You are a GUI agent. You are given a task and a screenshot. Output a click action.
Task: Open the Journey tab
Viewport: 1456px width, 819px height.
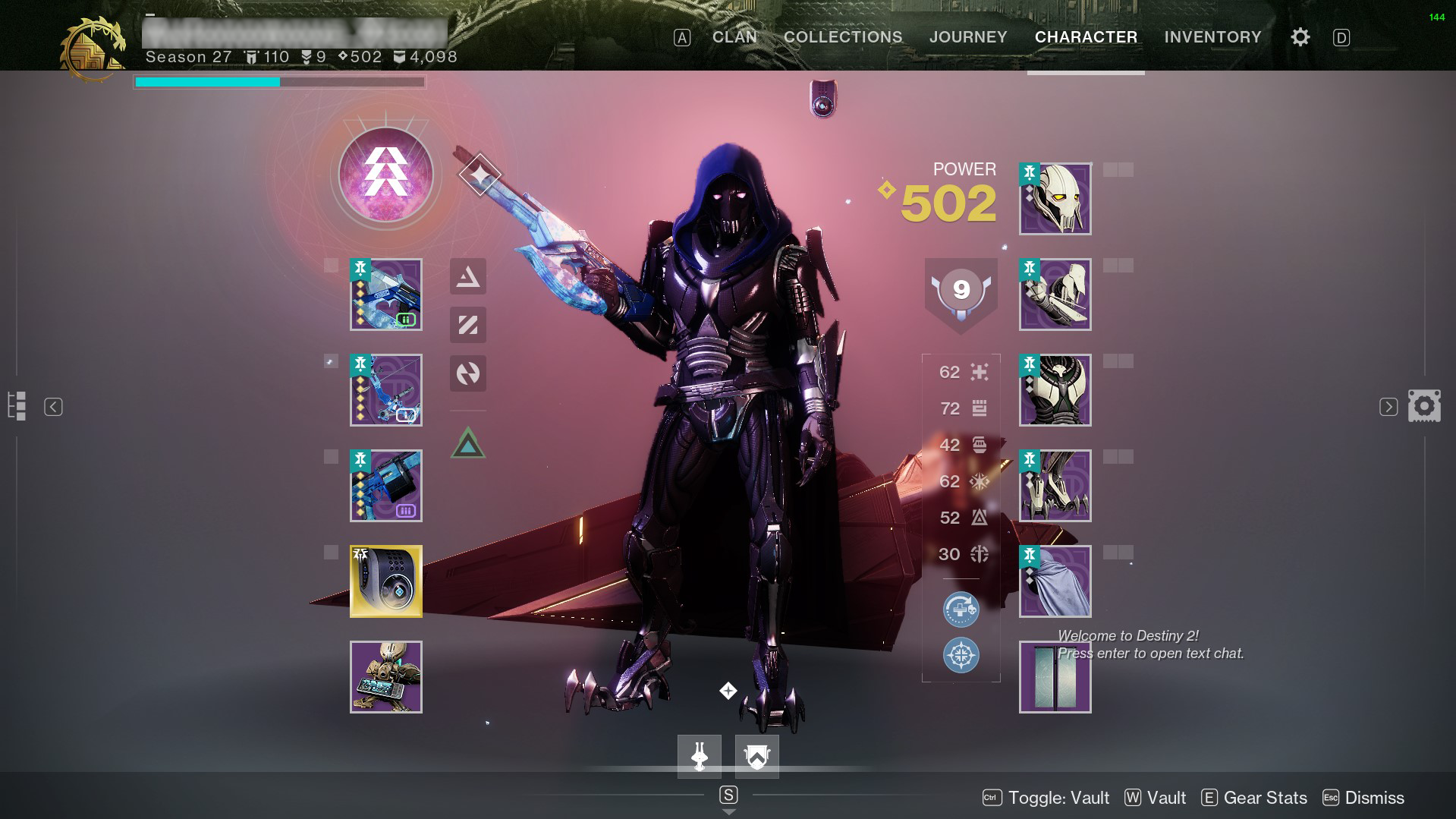click(x=968, y=37)
